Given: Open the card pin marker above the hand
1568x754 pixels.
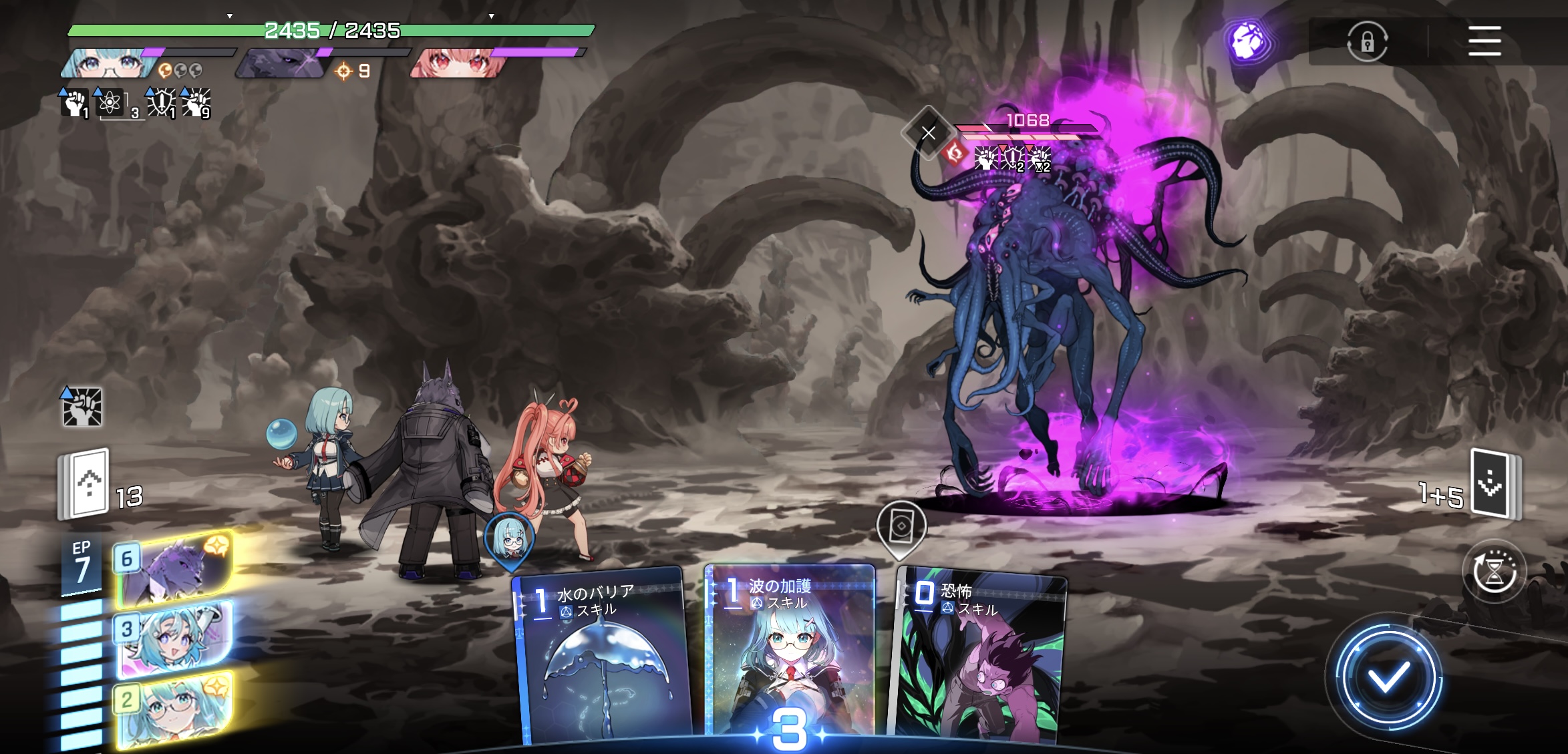Looking at the screenshot, I should point(901,528).
